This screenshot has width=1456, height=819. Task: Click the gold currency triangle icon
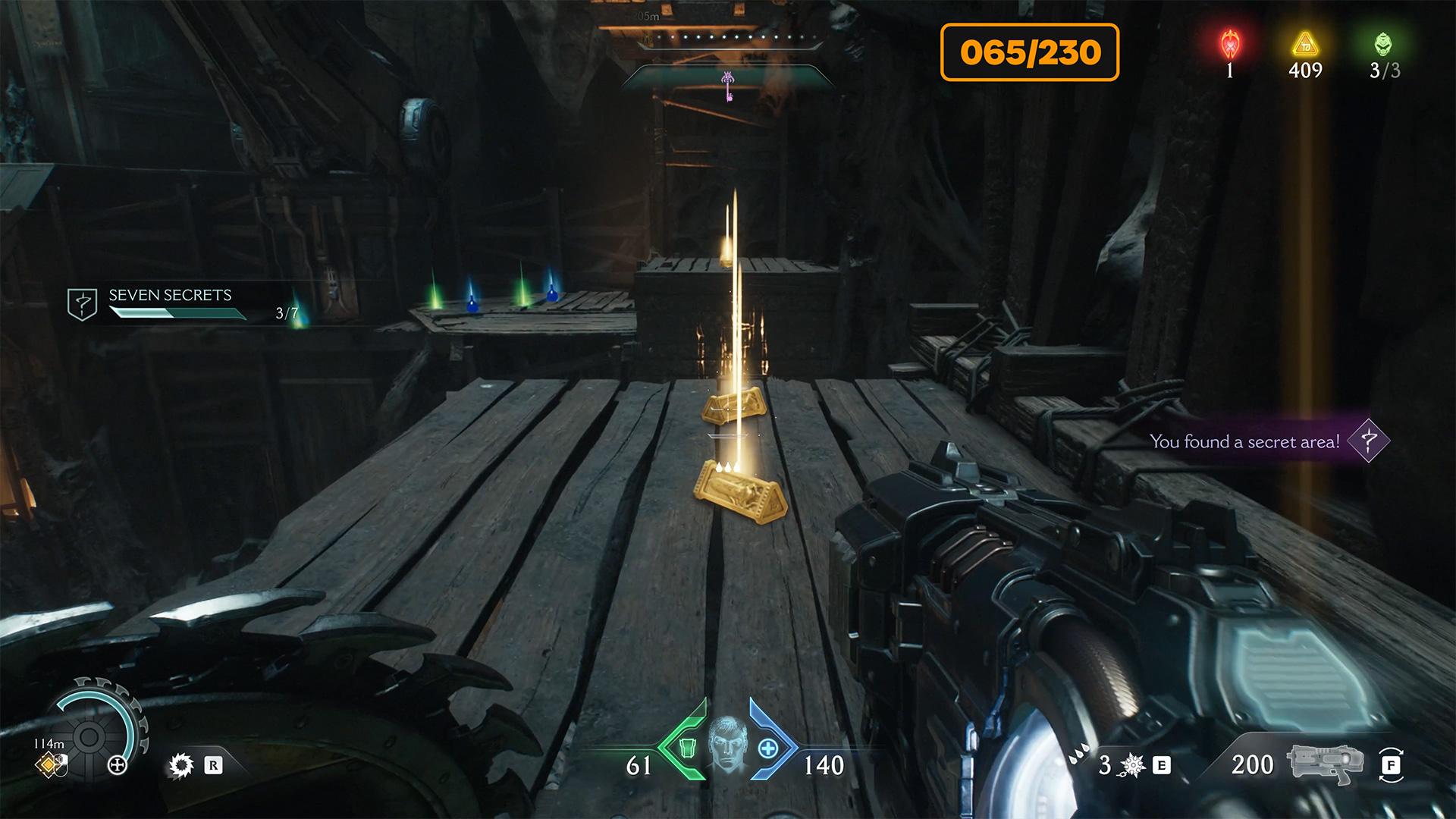coord(1305,45)
